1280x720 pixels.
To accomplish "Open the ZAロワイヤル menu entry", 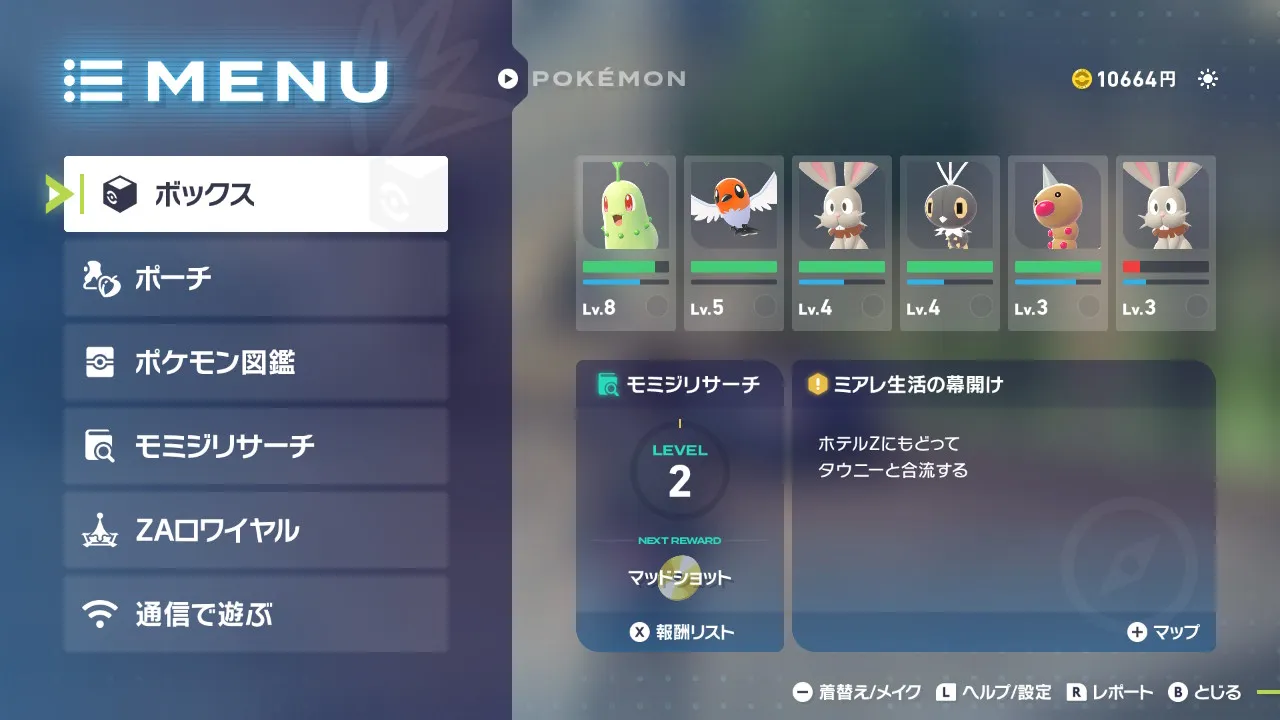I will (255, 530).
